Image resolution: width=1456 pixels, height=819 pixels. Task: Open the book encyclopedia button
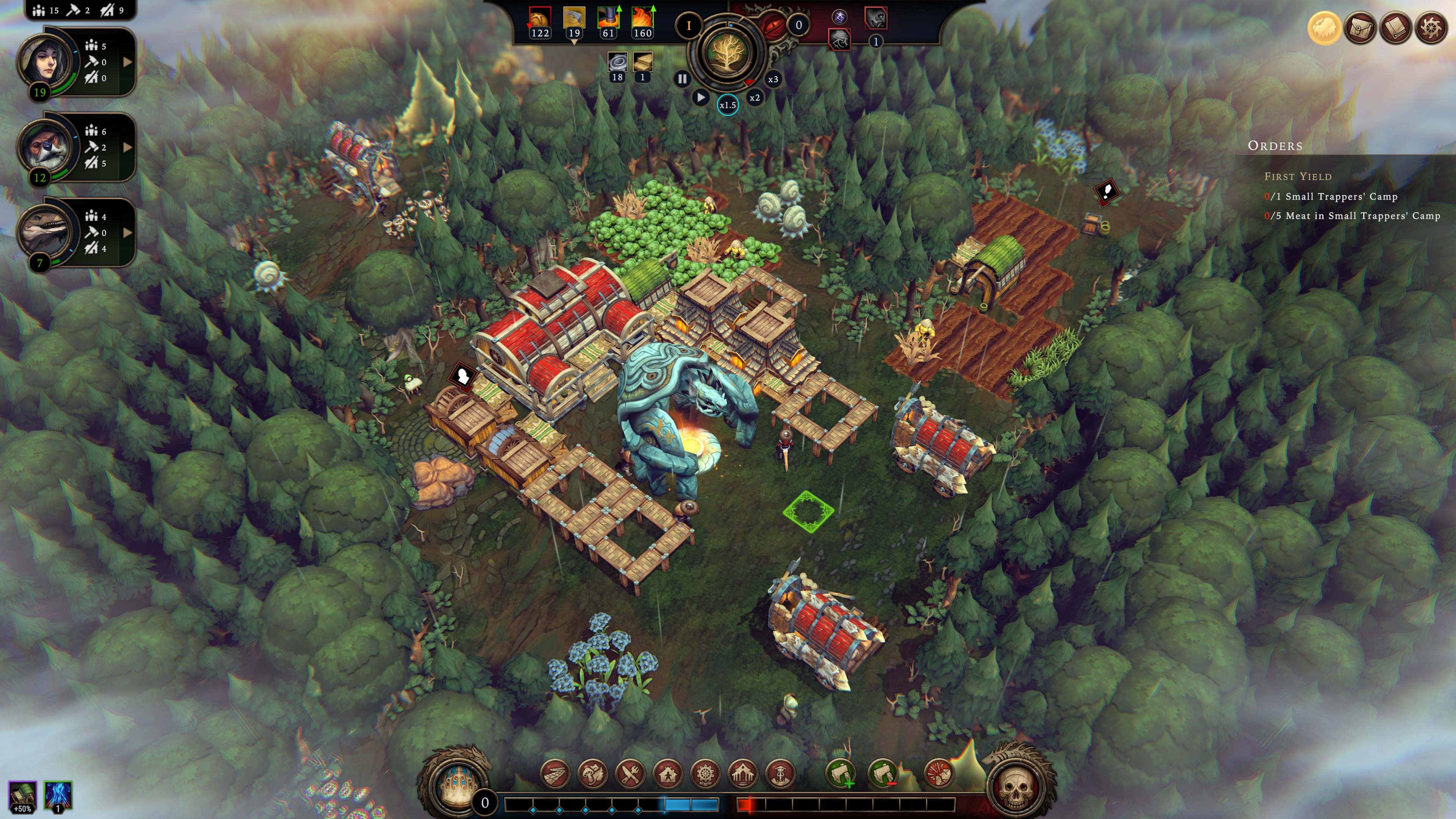click(x=1395, y=28)
